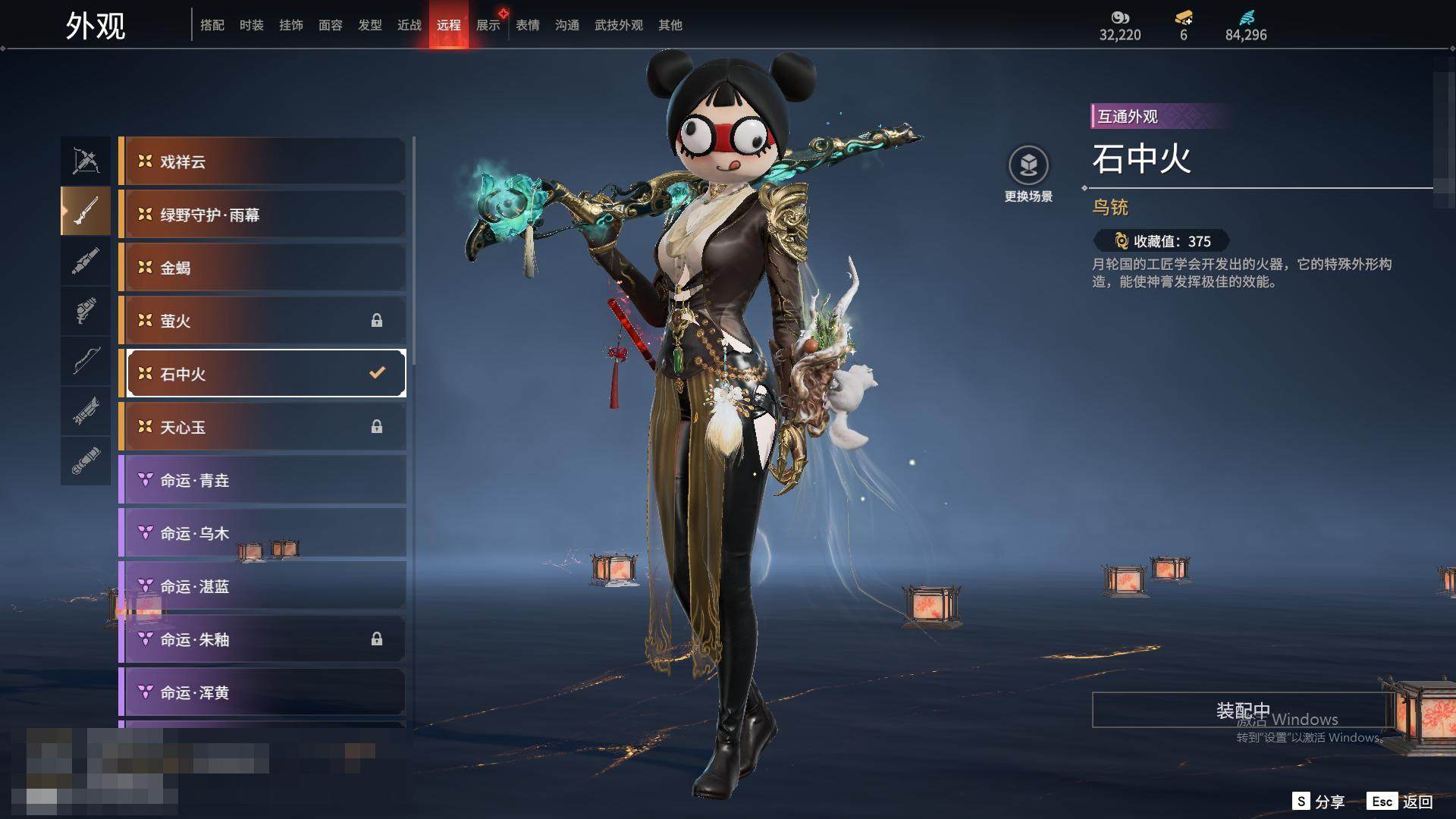Select the 命运·青垚 appearance
Viewport: 1456px width, 819px height.
coord(262,480)
